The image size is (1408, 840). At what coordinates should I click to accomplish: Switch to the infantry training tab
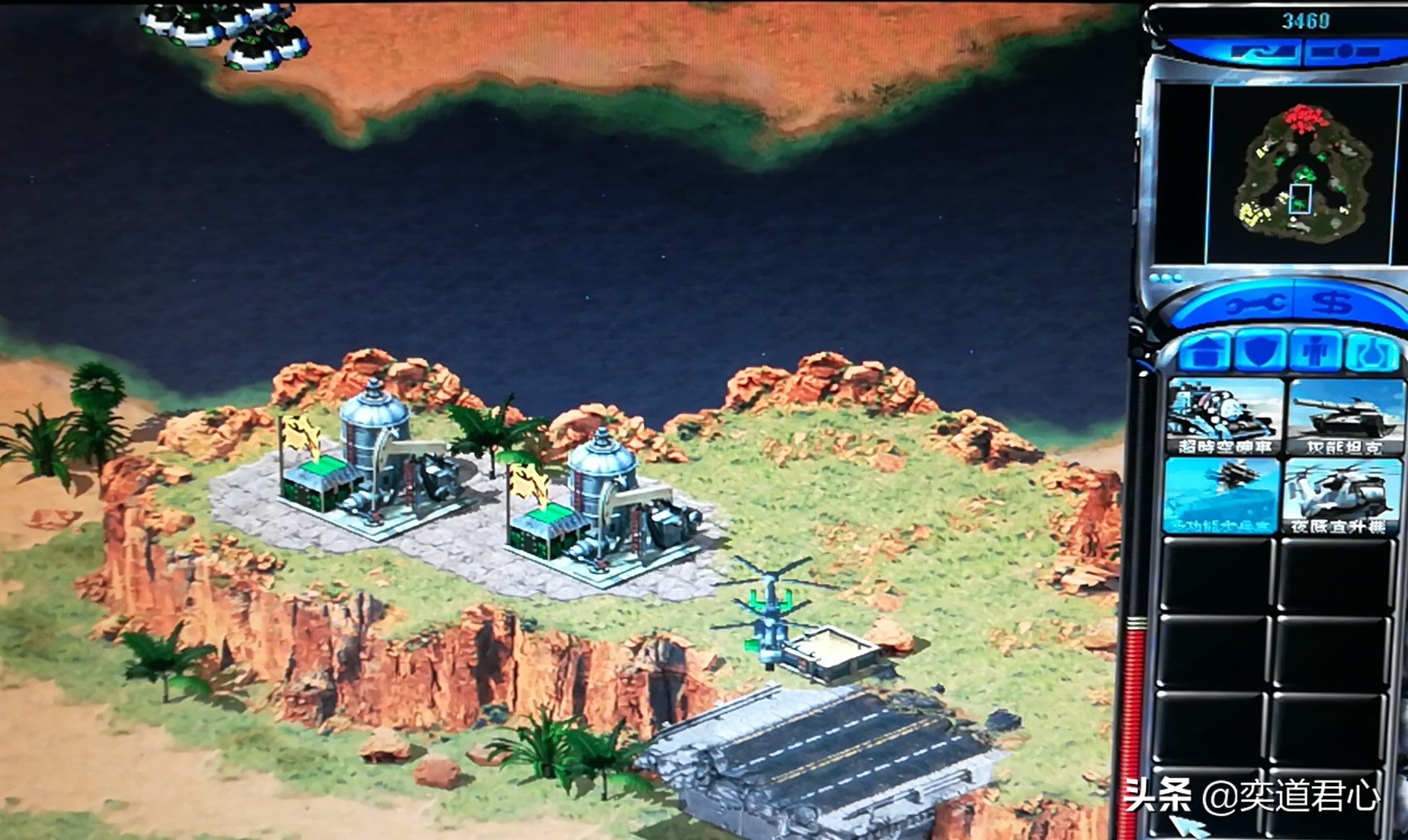(1314, 352)
